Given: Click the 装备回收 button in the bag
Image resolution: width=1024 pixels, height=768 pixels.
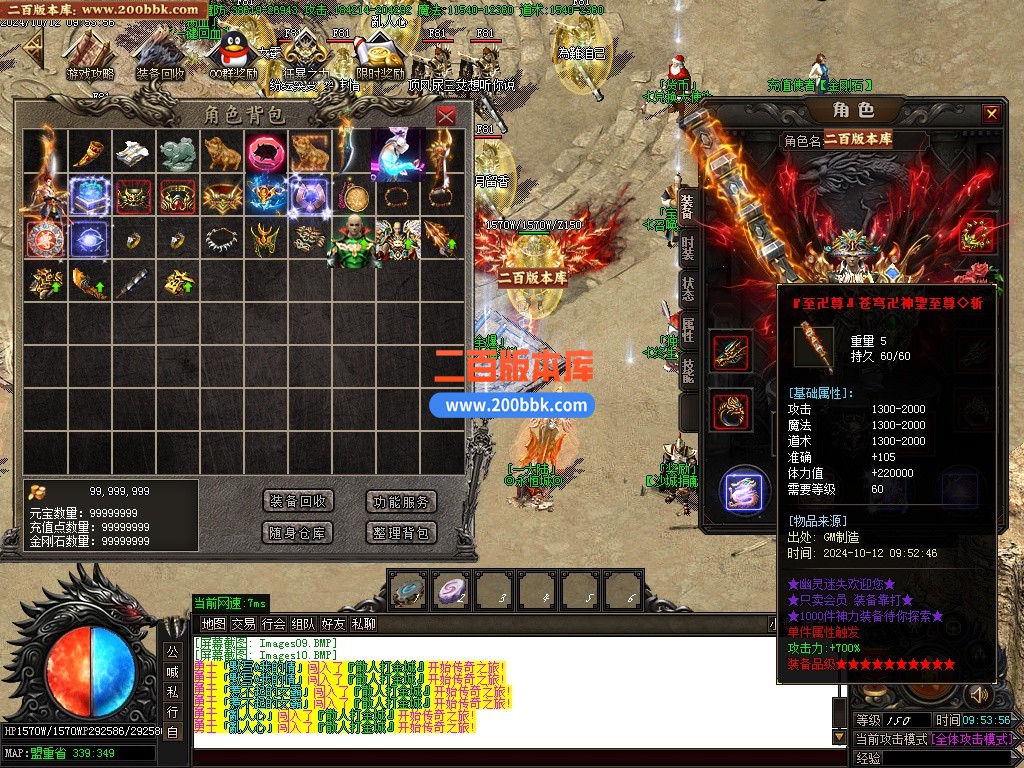Looking at the screenshot, I should 297,502.
